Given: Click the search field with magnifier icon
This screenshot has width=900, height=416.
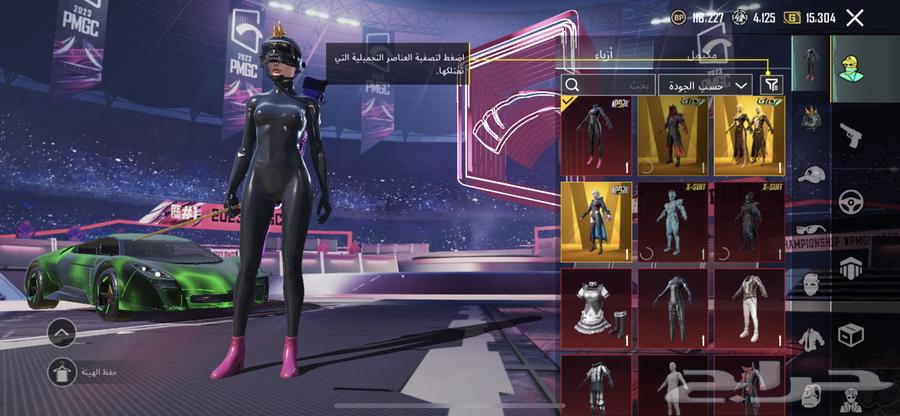Looking at the screenshot, I should point(609,86).
